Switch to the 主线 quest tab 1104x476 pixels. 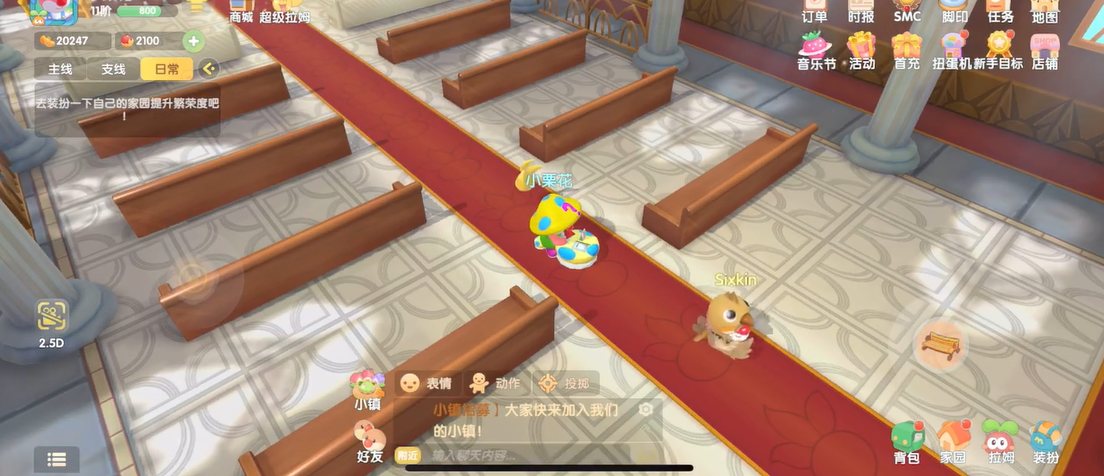pos(61,69)
